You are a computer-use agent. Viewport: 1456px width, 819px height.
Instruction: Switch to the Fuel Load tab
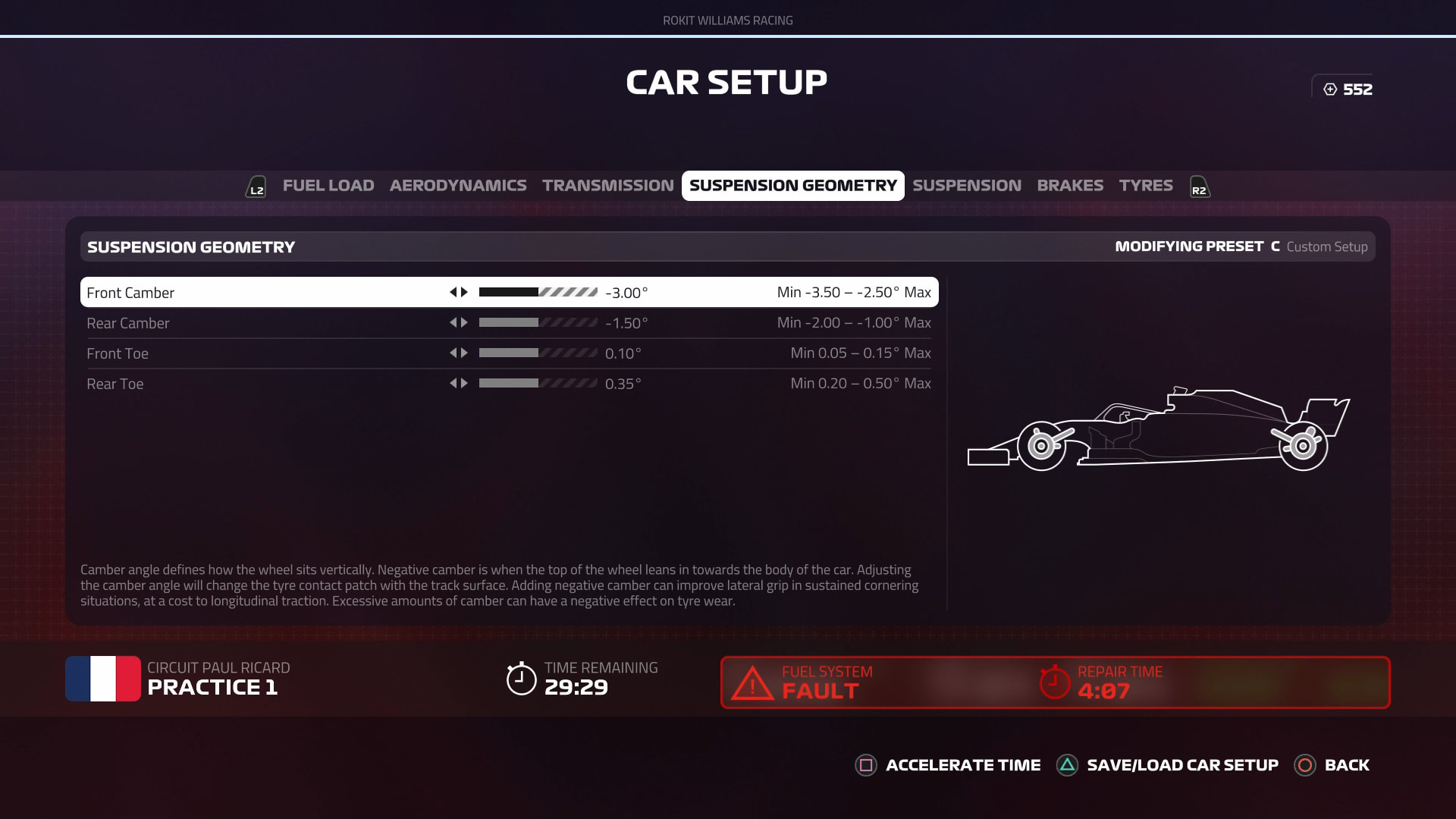click(x=328, y=186)
